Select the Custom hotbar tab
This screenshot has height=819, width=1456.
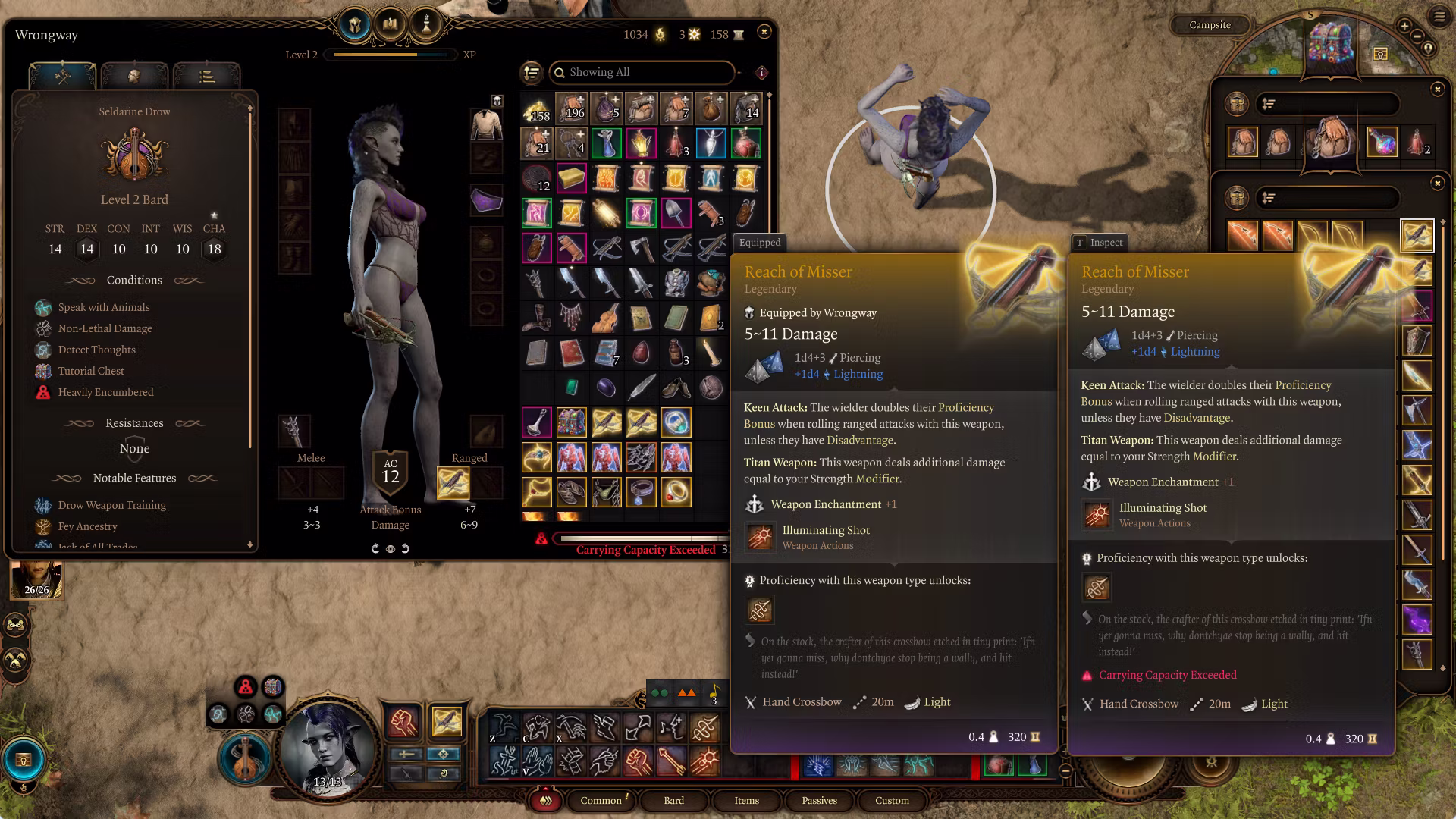(892, 800)
